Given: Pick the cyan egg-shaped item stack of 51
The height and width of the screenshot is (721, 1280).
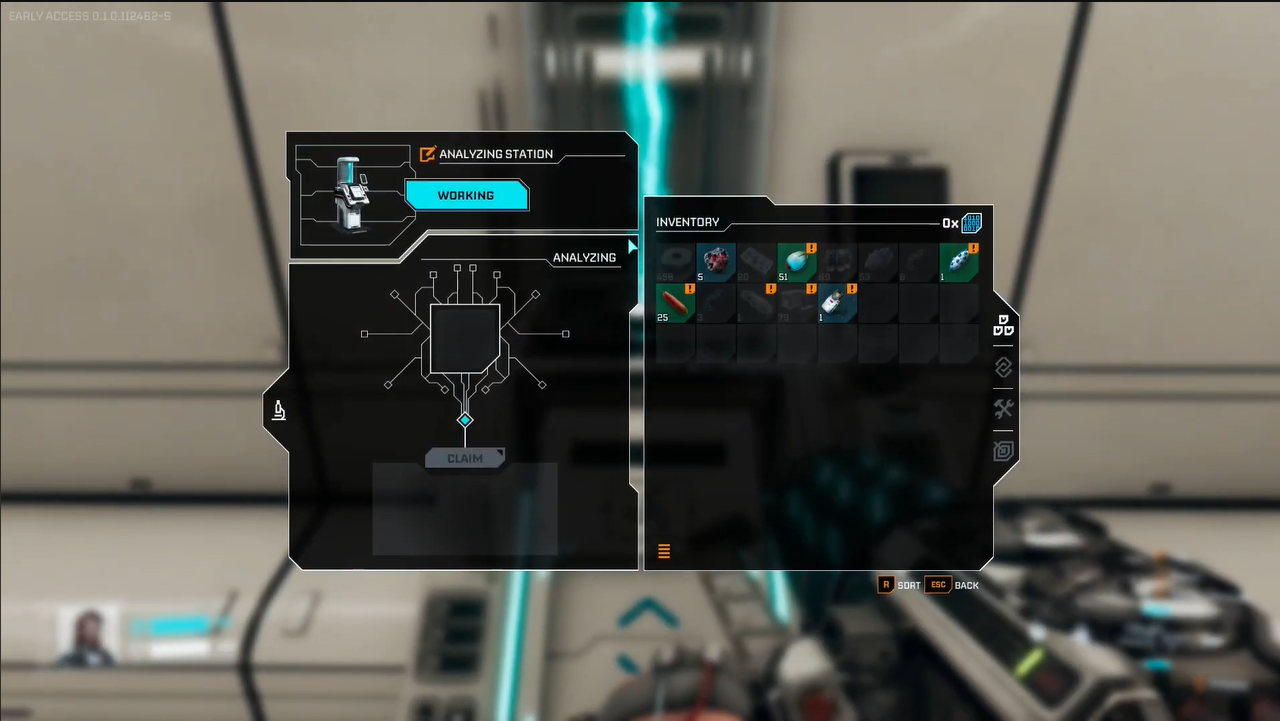Looking at the screenshot, I should tap(797, 262).
